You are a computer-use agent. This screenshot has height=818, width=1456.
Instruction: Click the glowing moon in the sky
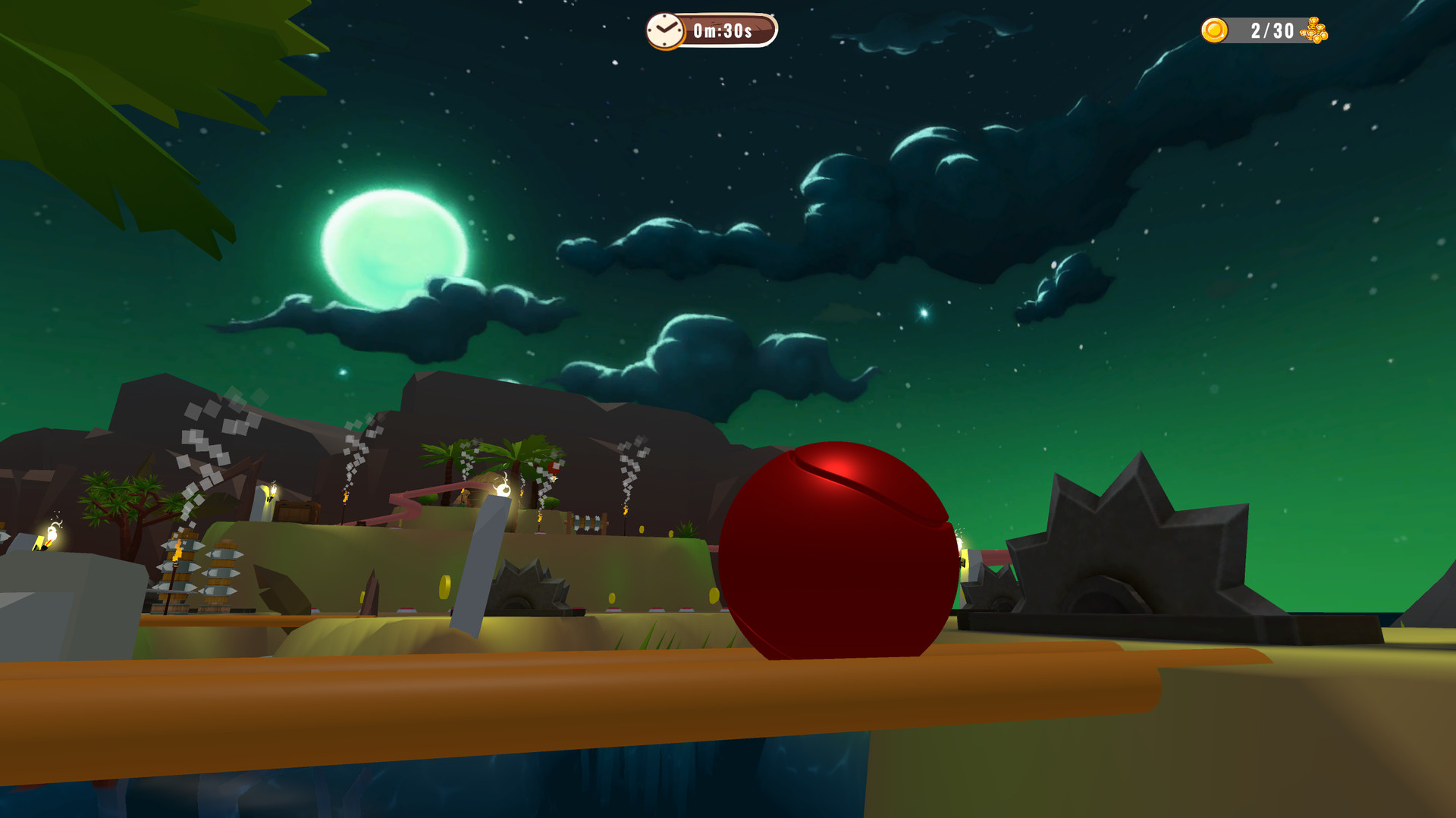394,243
